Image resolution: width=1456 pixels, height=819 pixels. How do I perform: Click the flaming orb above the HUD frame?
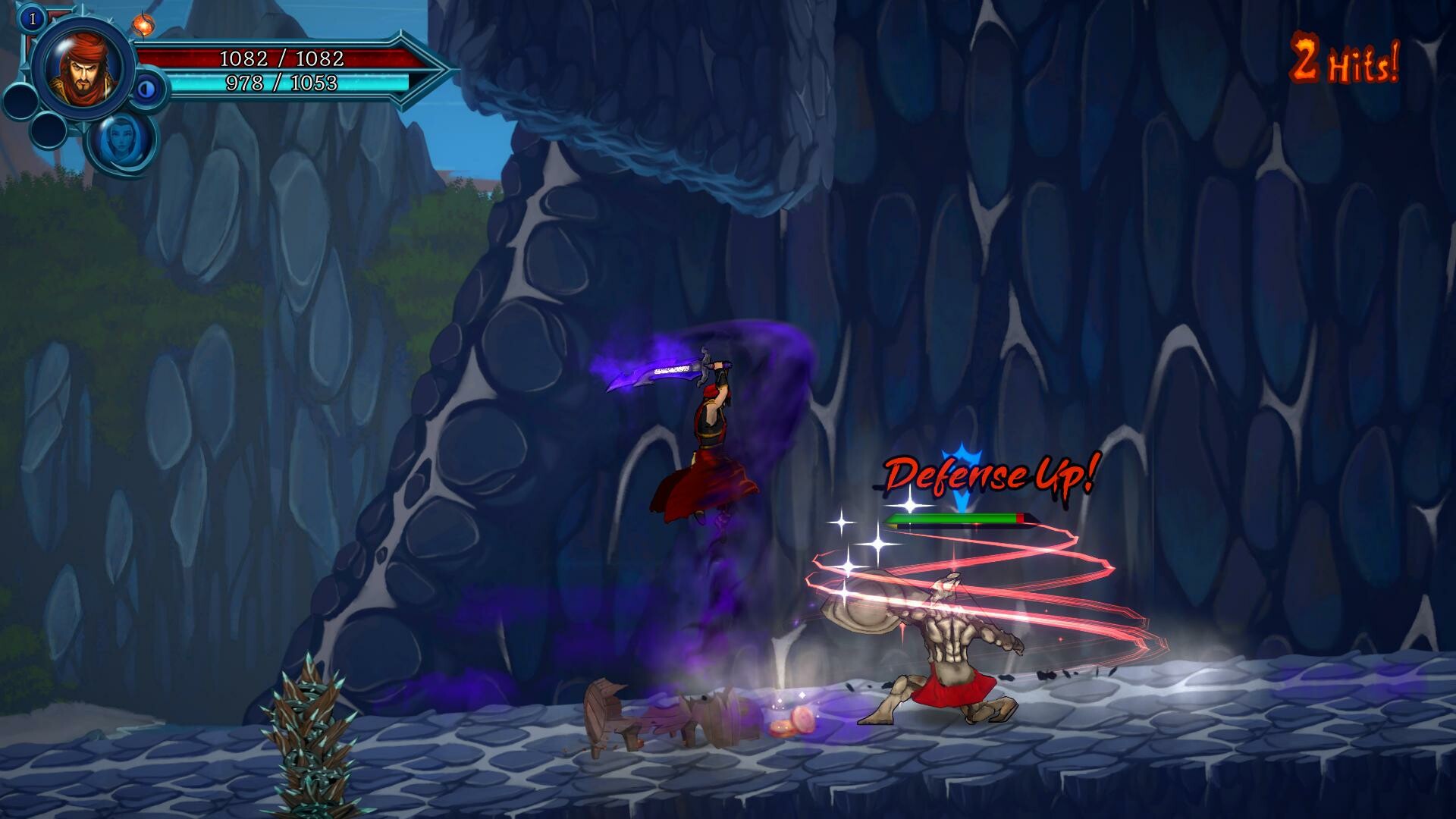point(144,25)
